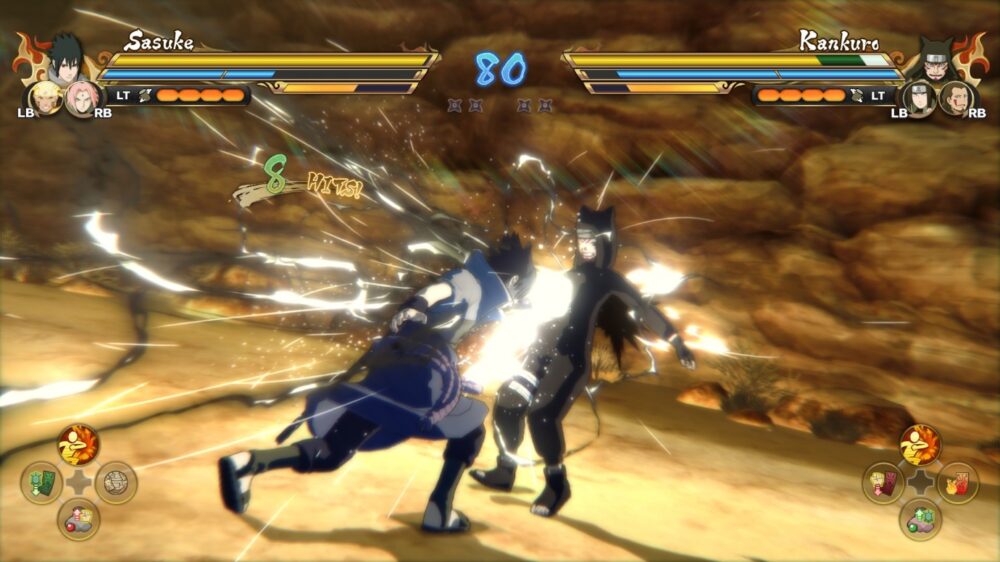Use Kankuro's red fire tag item

[957, 483]
